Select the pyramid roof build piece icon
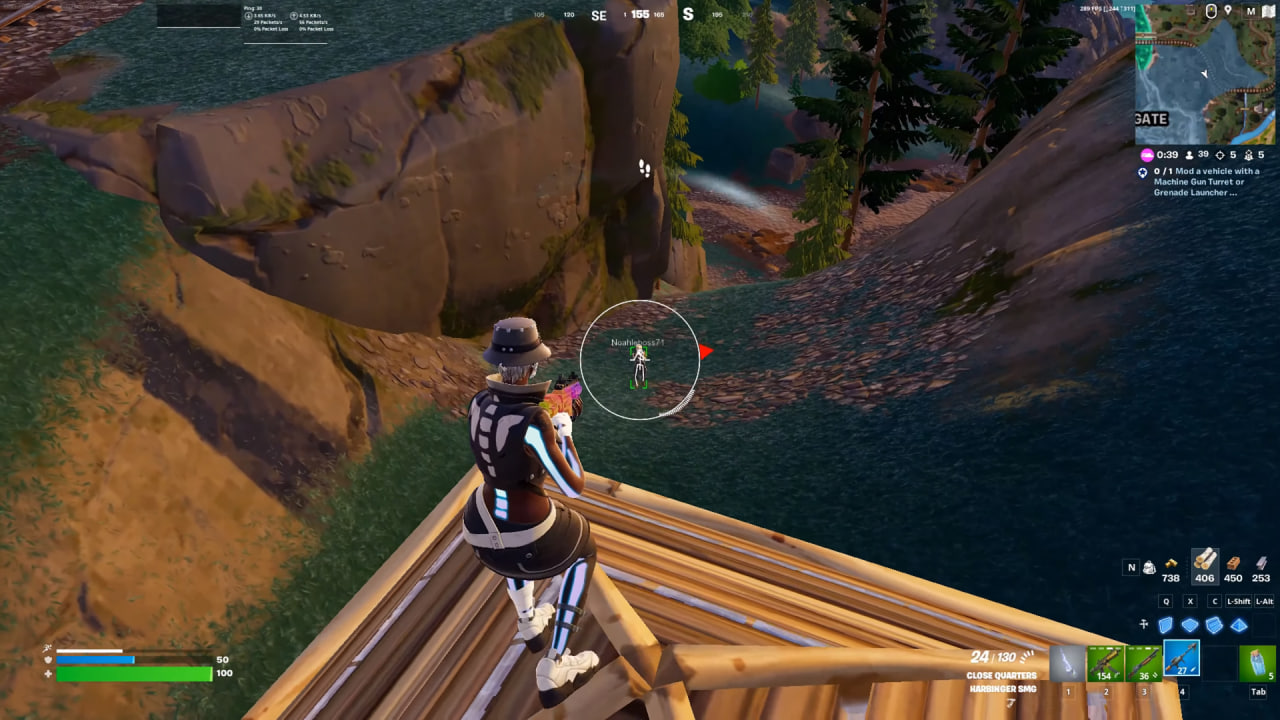Screen dimensions: 1280x720 click(x=1237, y=625)
